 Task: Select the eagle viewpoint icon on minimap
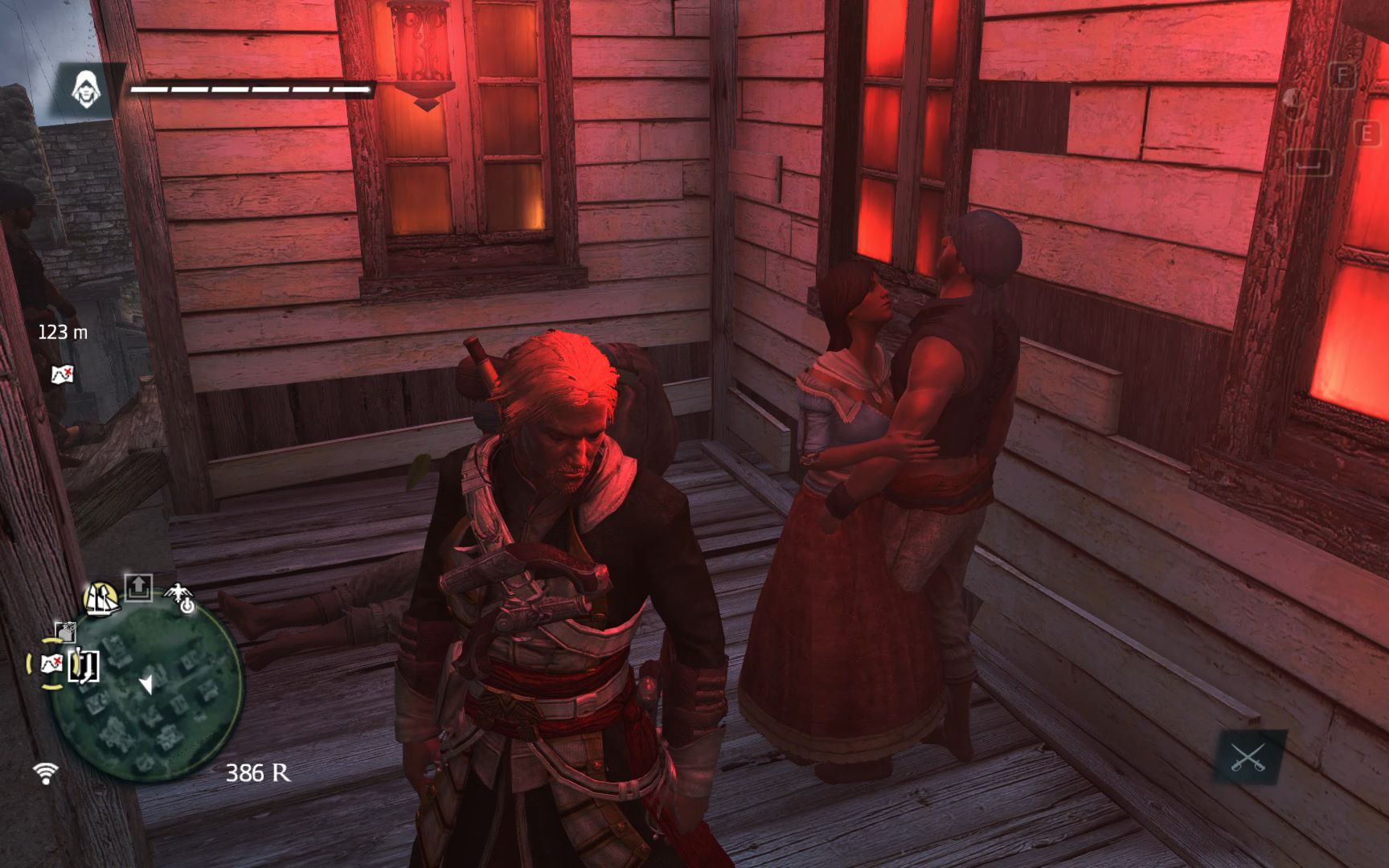point(180,597)
